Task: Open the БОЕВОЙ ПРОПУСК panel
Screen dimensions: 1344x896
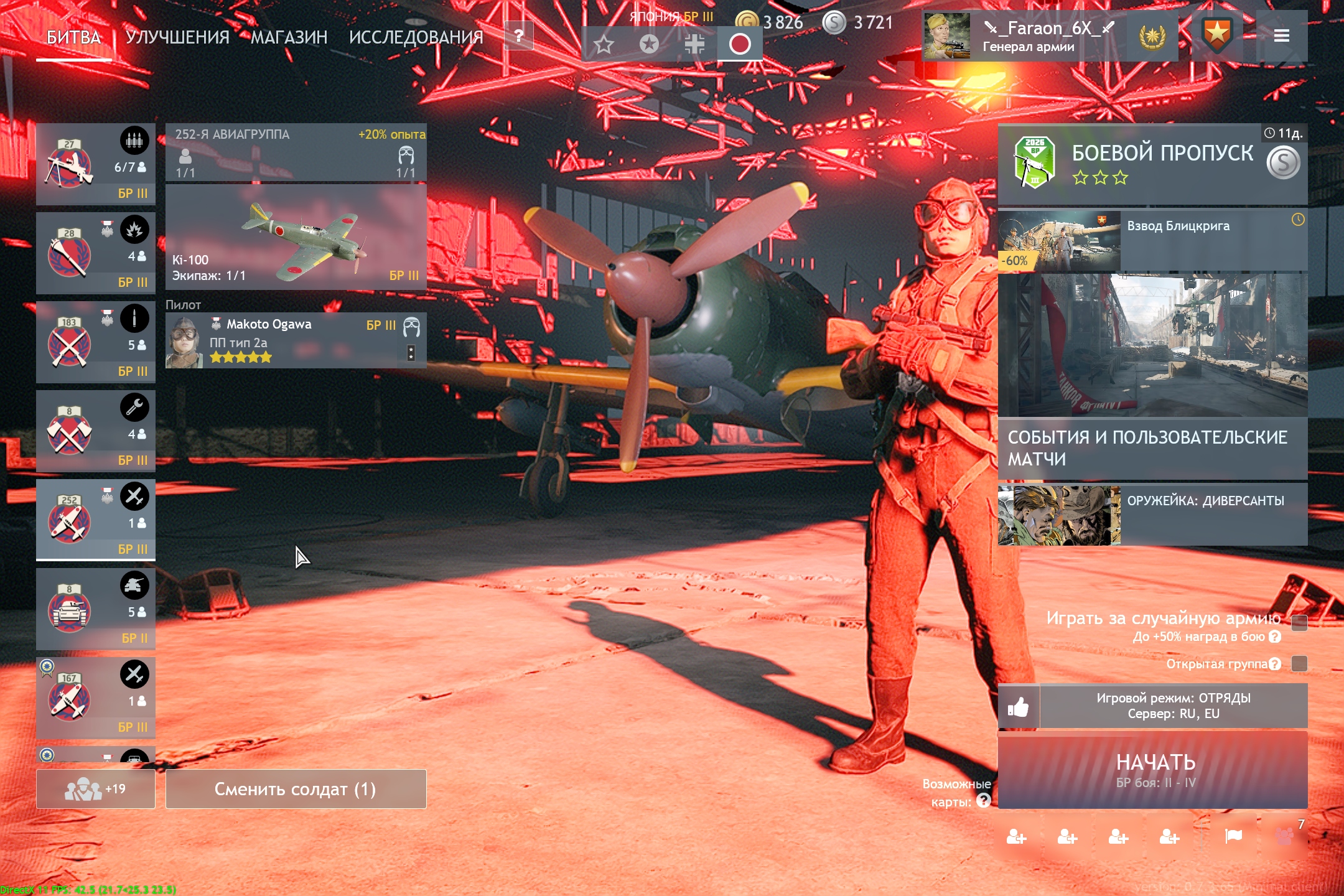Action: [x=1152, y=164]
